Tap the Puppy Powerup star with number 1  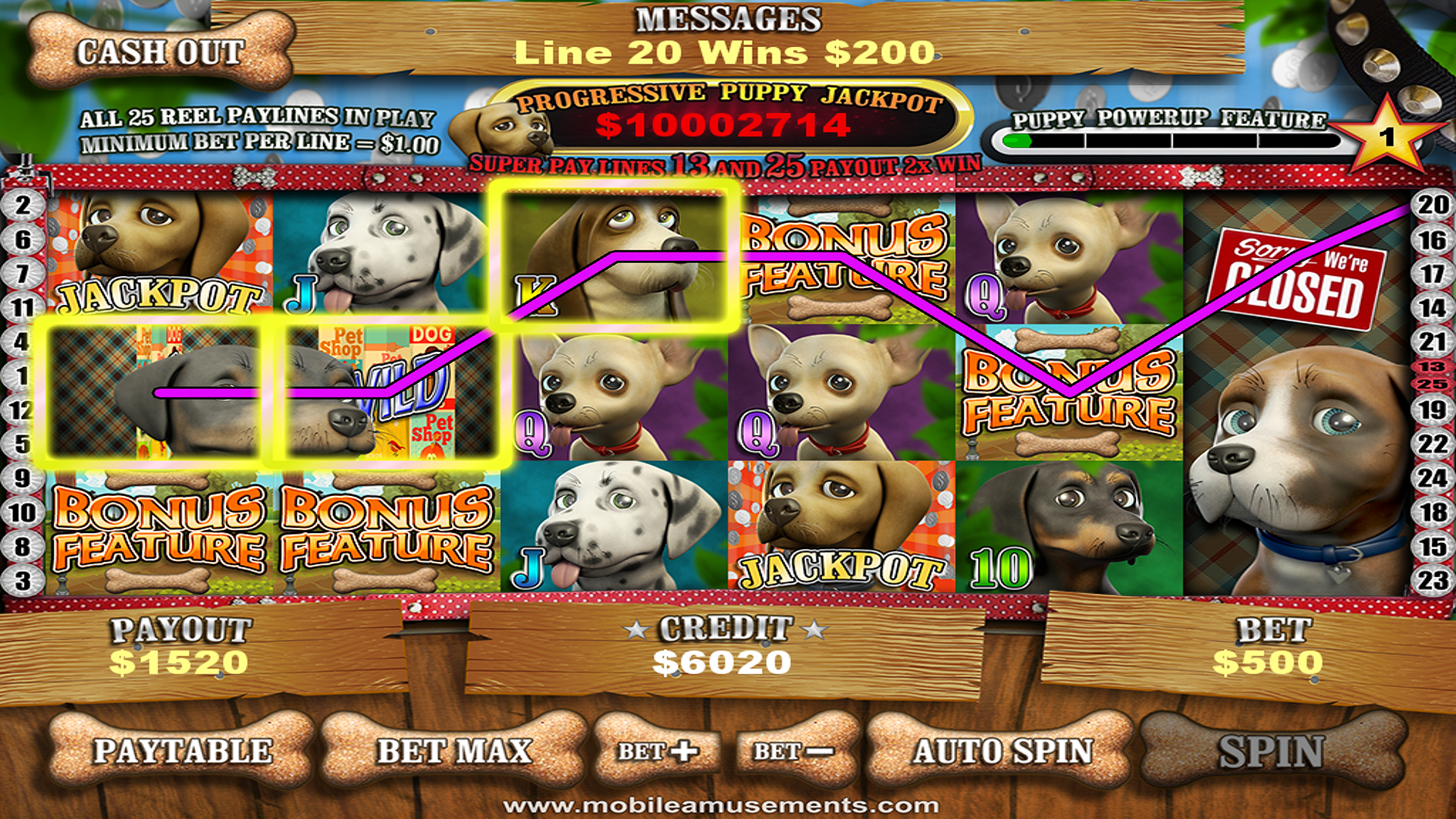1388,136
